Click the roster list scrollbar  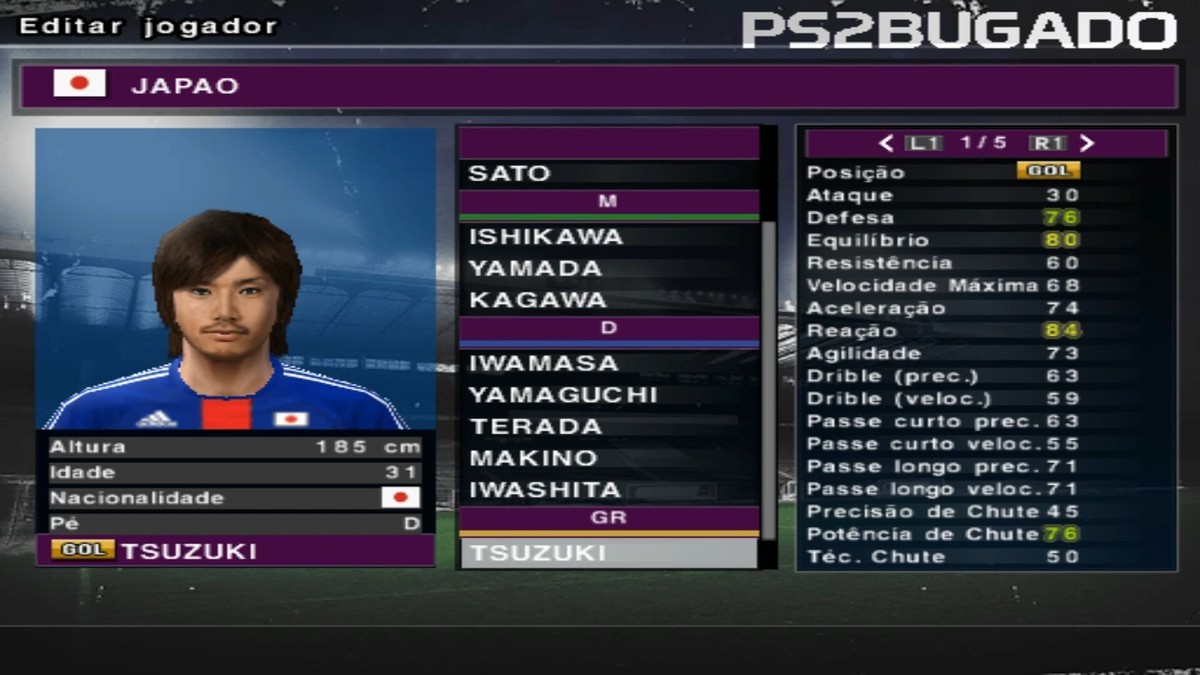coord(769,380)
